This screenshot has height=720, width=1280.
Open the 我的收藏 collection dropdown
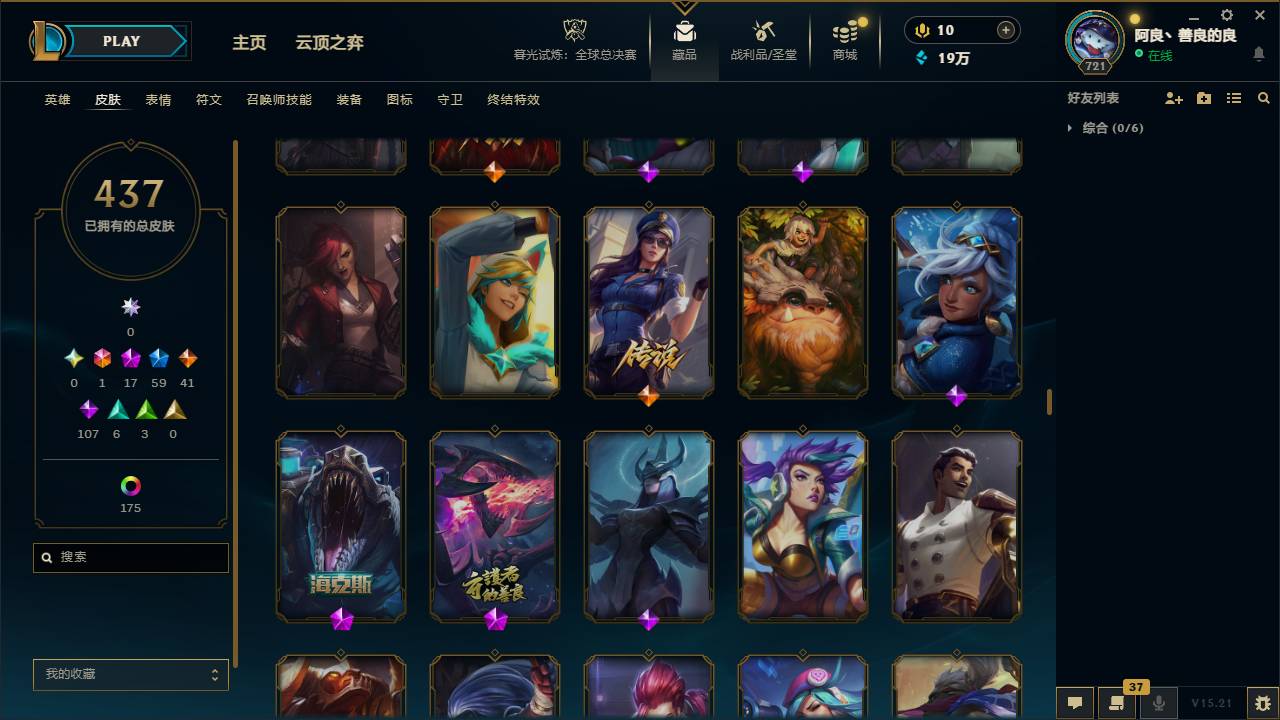tap(130, 675)
